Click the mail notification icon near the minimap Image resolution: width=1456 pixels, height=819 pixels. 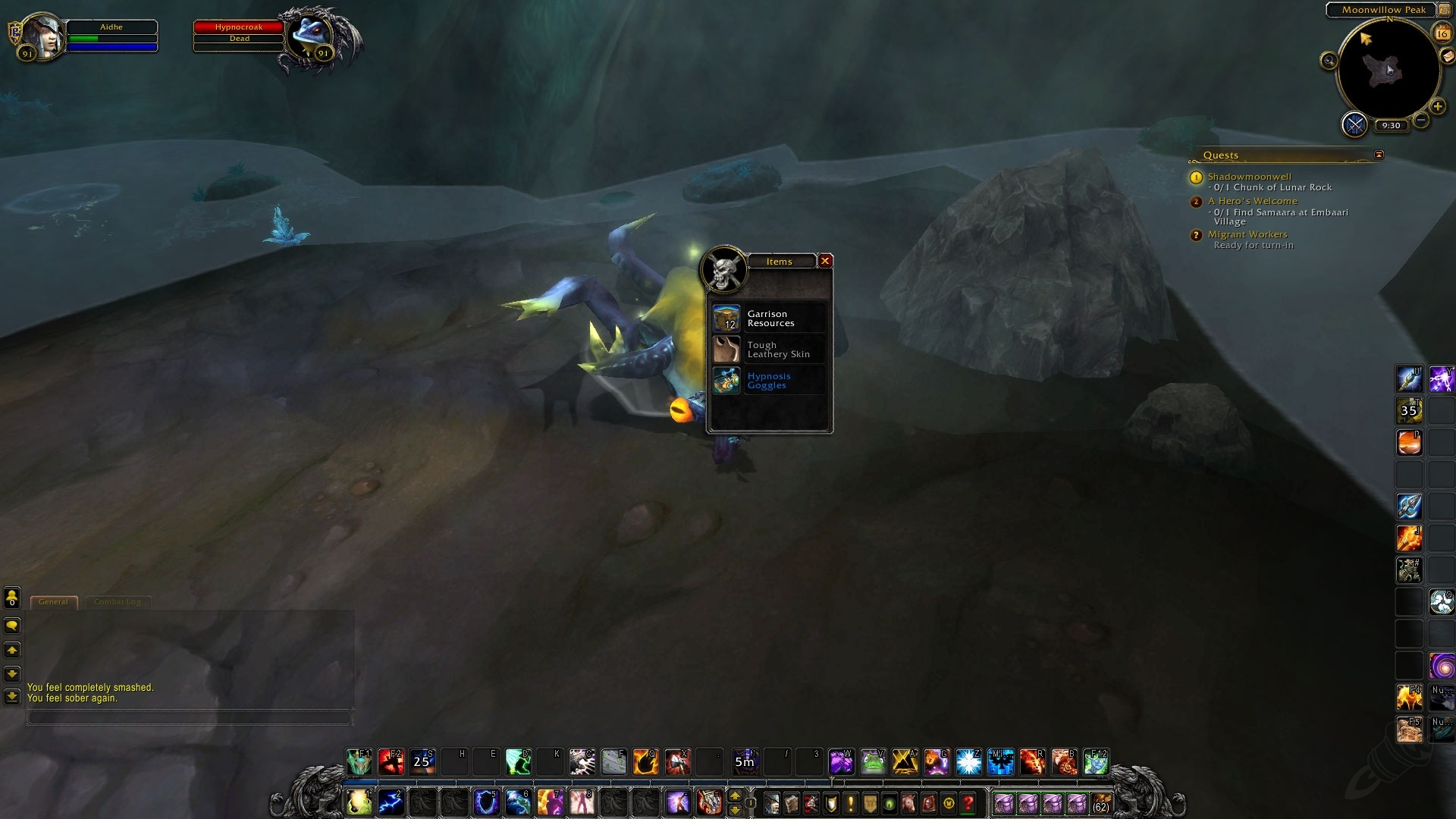click(1446, 58)
